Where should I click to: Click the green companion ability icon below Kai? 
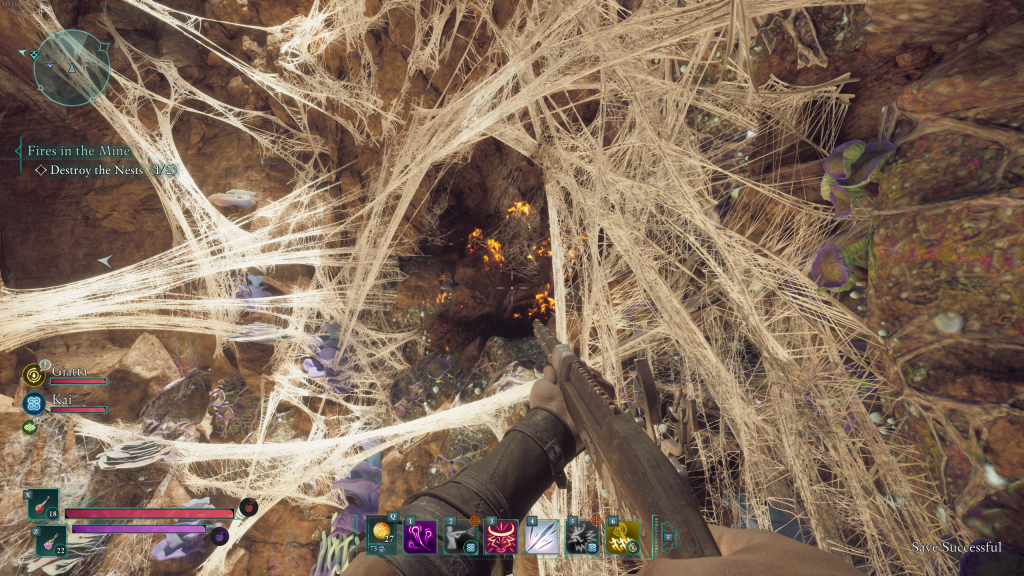pos(30,427)
